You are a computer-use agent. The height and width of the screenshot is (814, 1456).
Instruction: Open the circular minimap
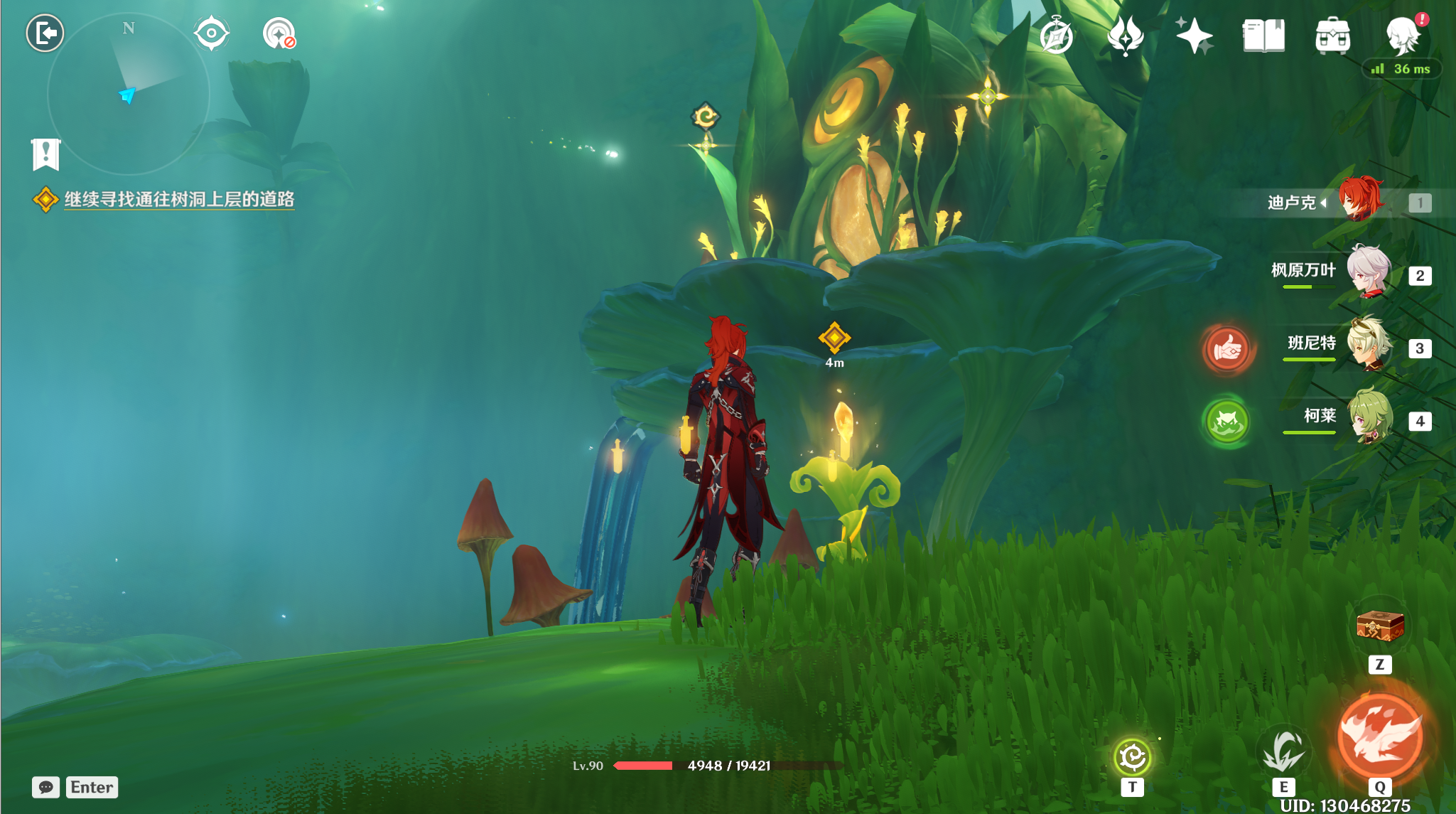129,94
